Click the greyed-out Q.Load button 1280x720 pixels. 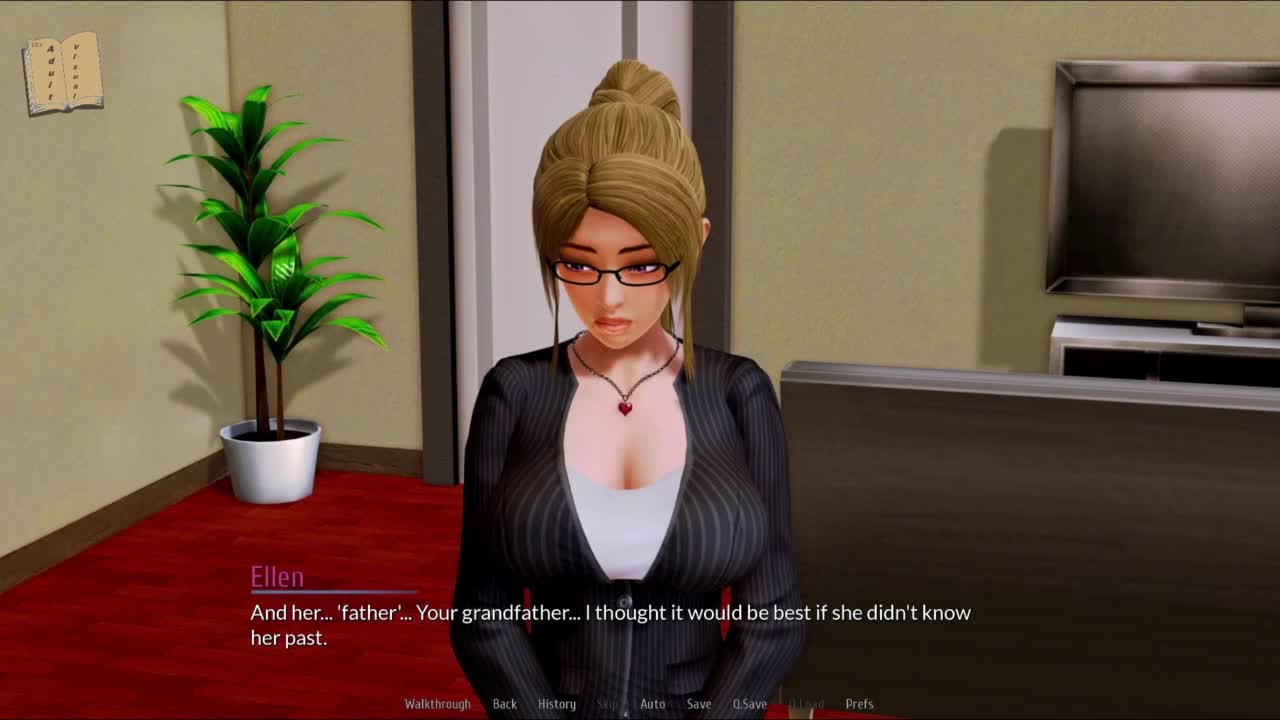(806, 704)
